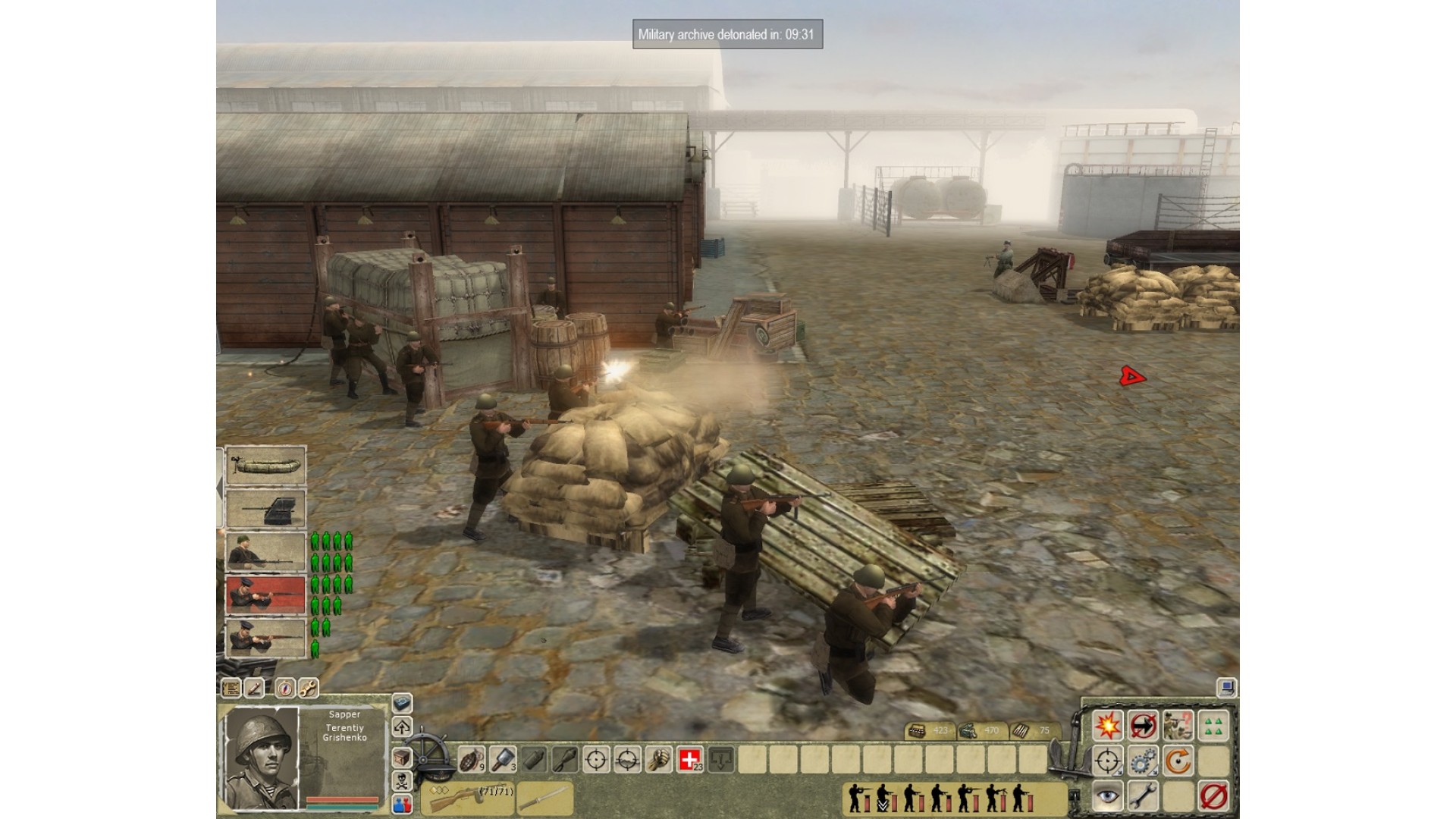Image resolution: width=1456 pixels, height=819 pixels.
Task: Activate the fist melee attack icon
Action: click(x=659, y=758)
